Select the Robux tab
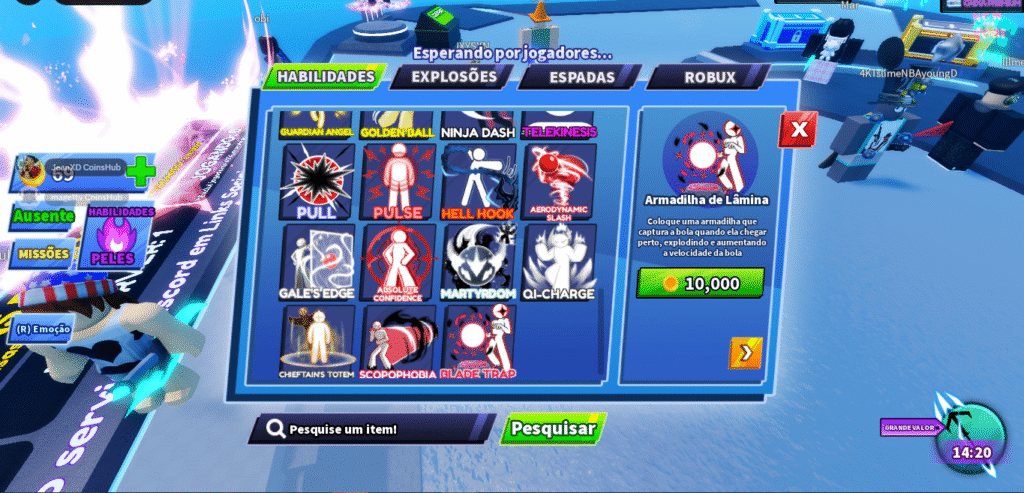 pyautogui.click(x=709, y=77)
